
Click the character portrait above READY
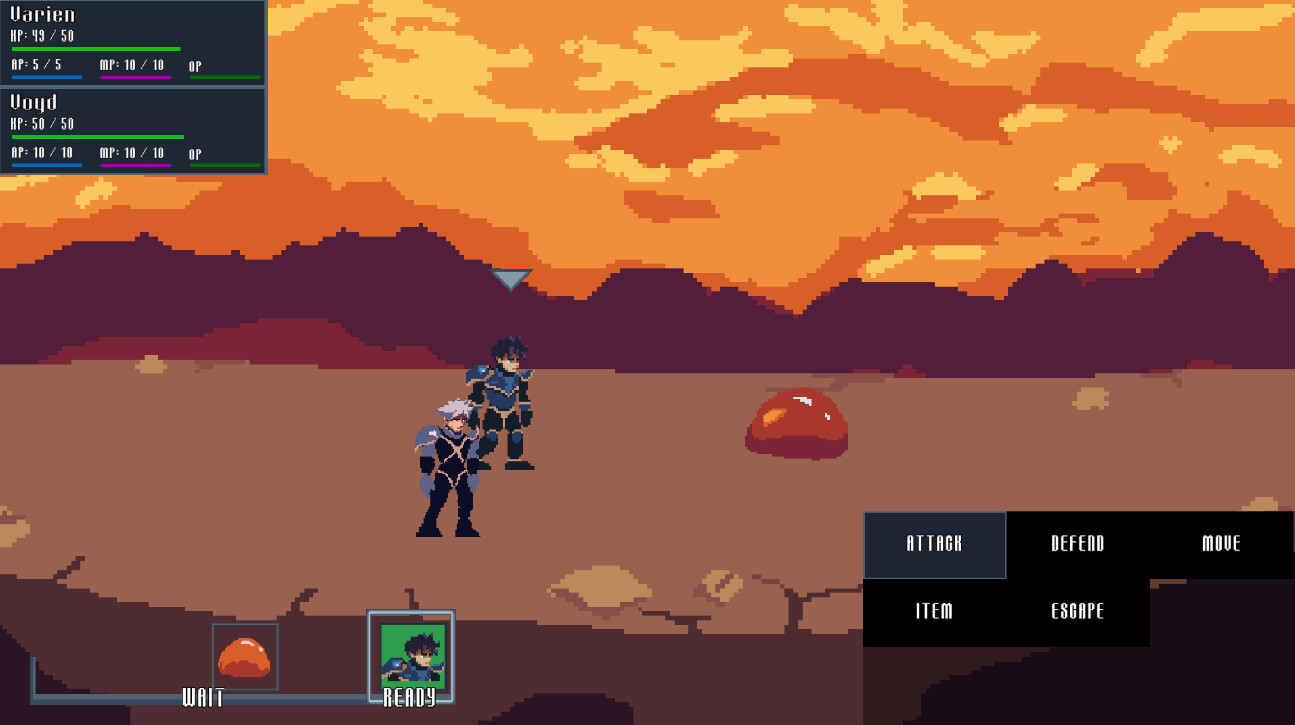(412, 655)
